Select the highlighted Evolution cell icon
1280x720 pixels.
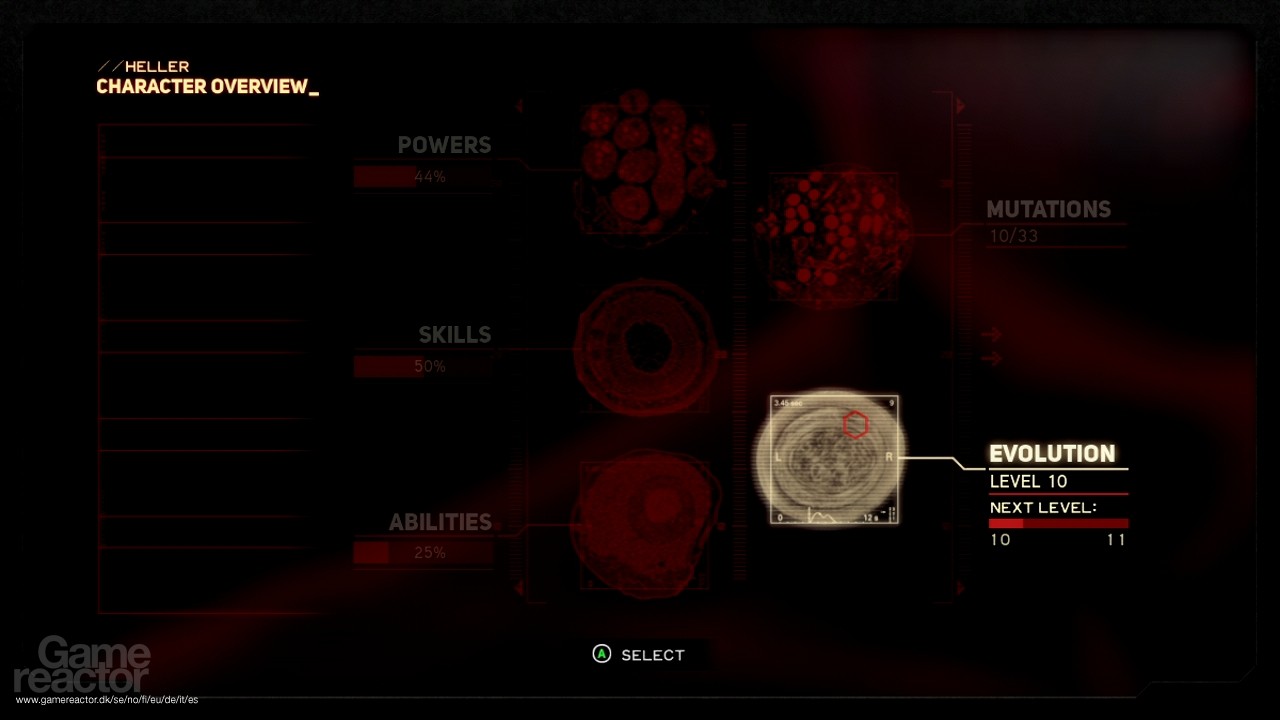(x=833, y=457)
